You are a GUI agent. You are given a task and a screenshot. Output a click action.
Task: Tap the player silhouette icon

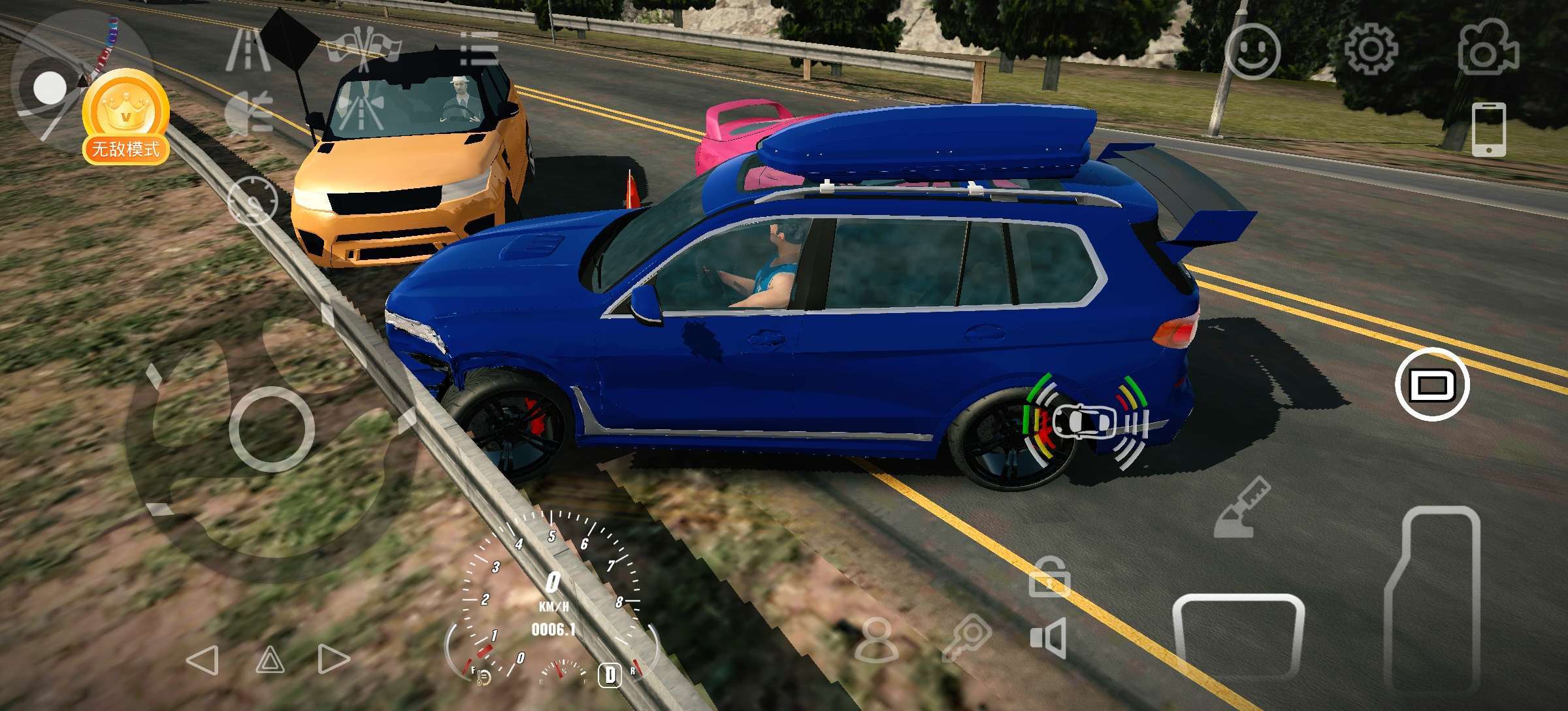click(x=875, y=640)
